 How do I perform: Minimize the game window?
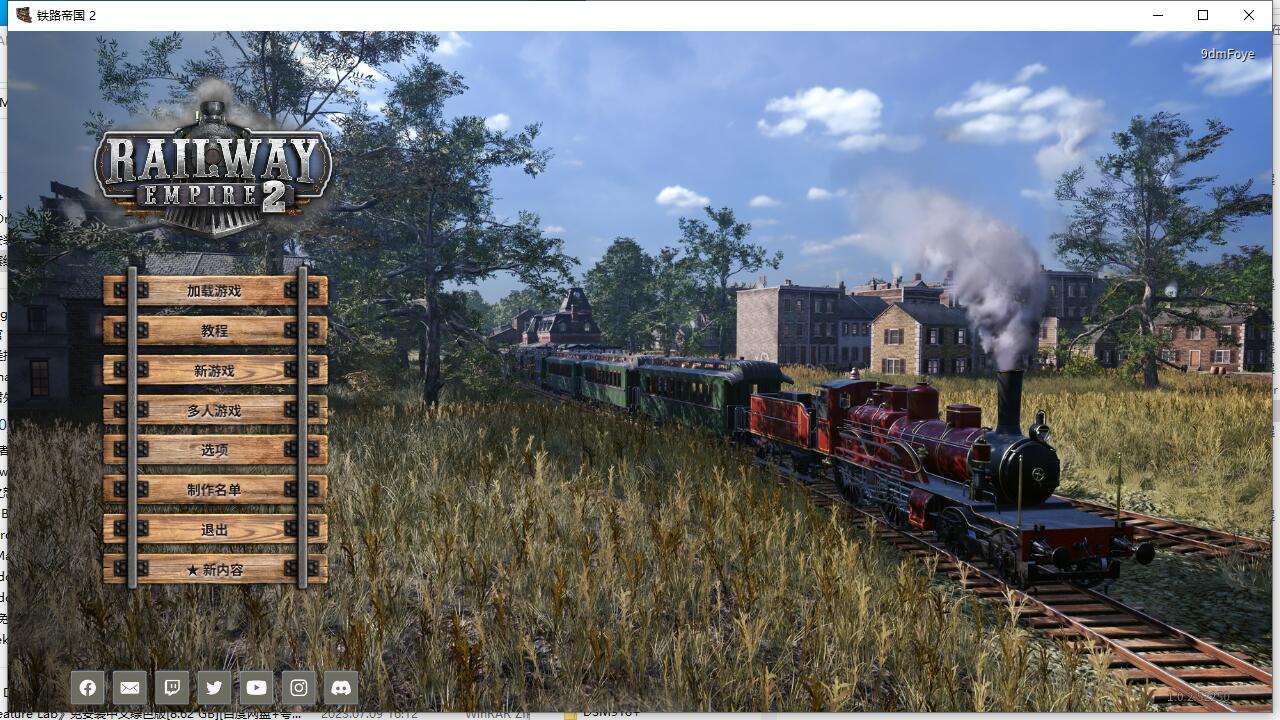coord(1158,15)
